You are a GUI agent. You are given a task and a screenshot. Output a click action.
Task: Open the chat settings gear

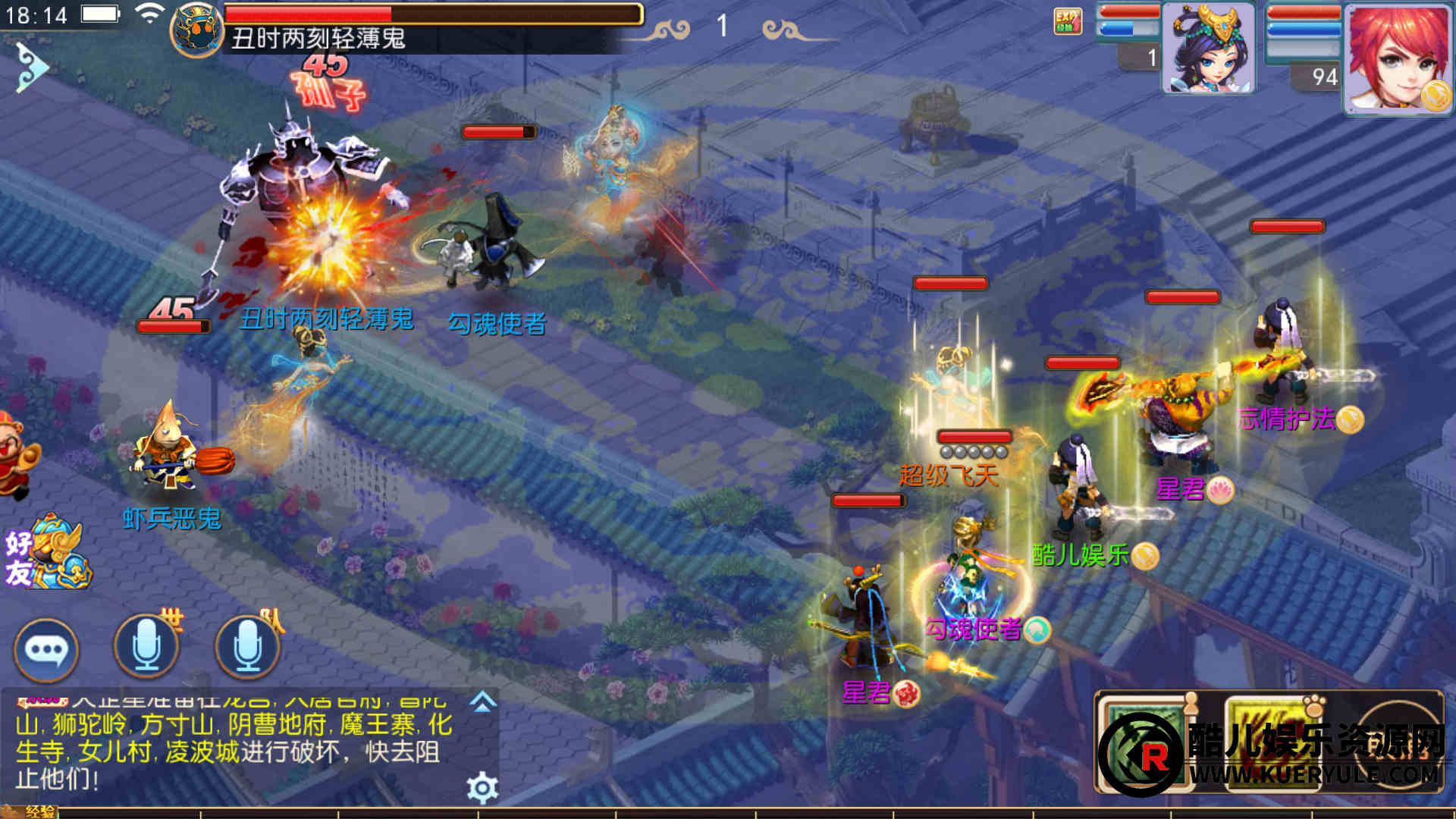[x=482, y=788]
